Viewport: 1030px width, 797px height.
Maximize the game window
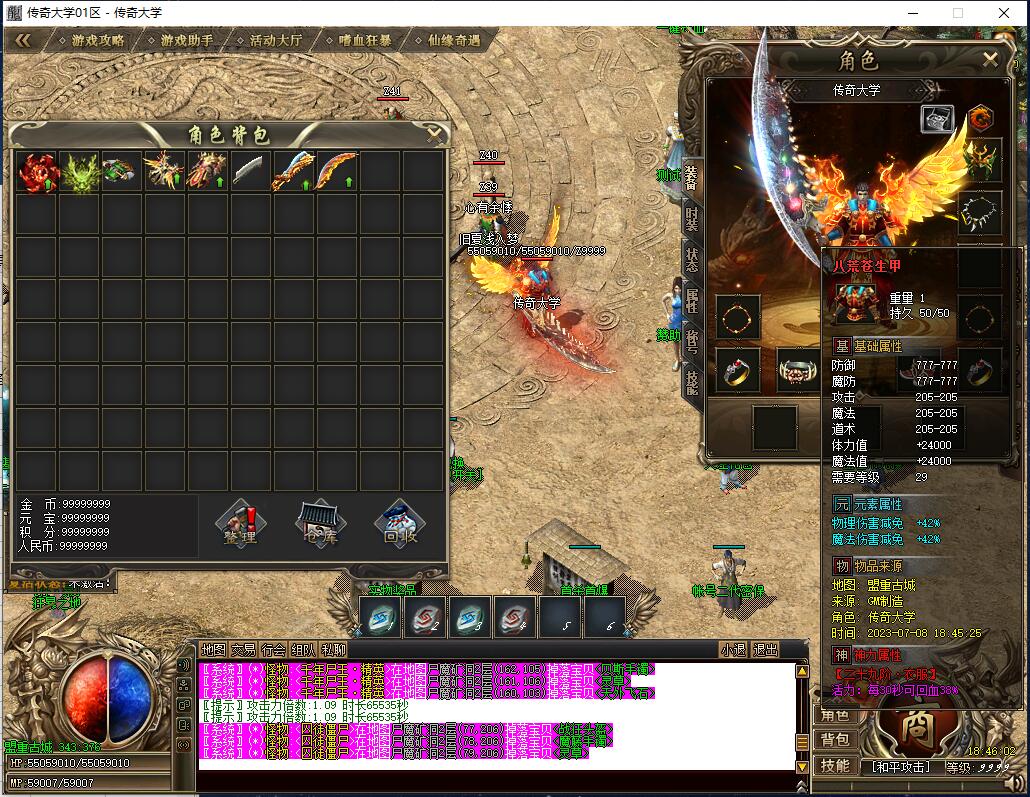(957, 13)
